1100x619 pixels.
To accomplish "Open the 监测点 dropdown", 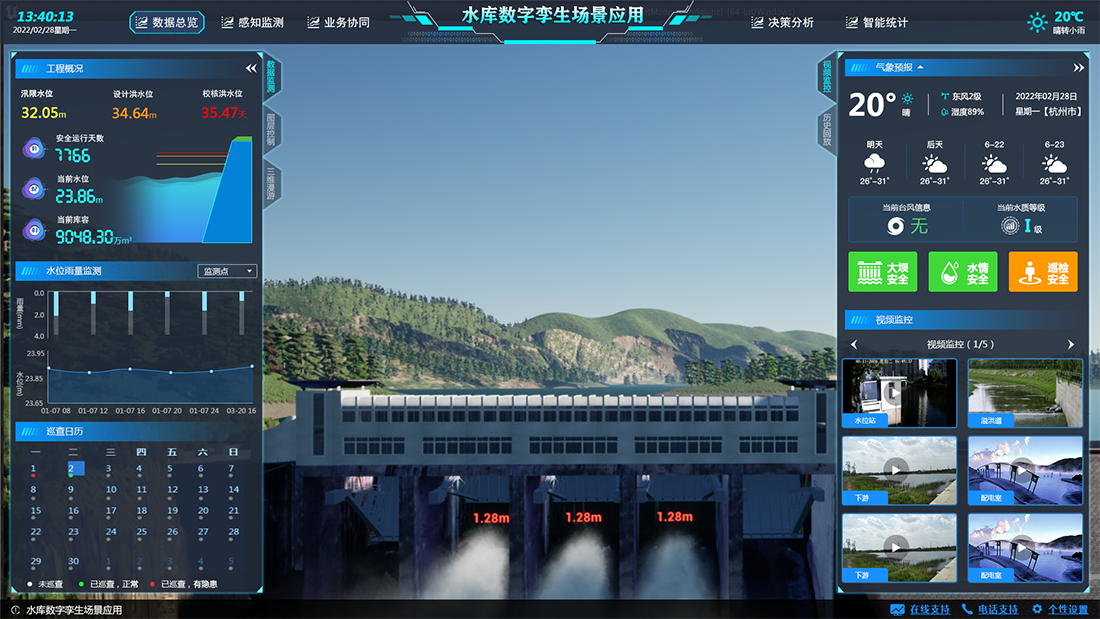I will click(228, 271).
